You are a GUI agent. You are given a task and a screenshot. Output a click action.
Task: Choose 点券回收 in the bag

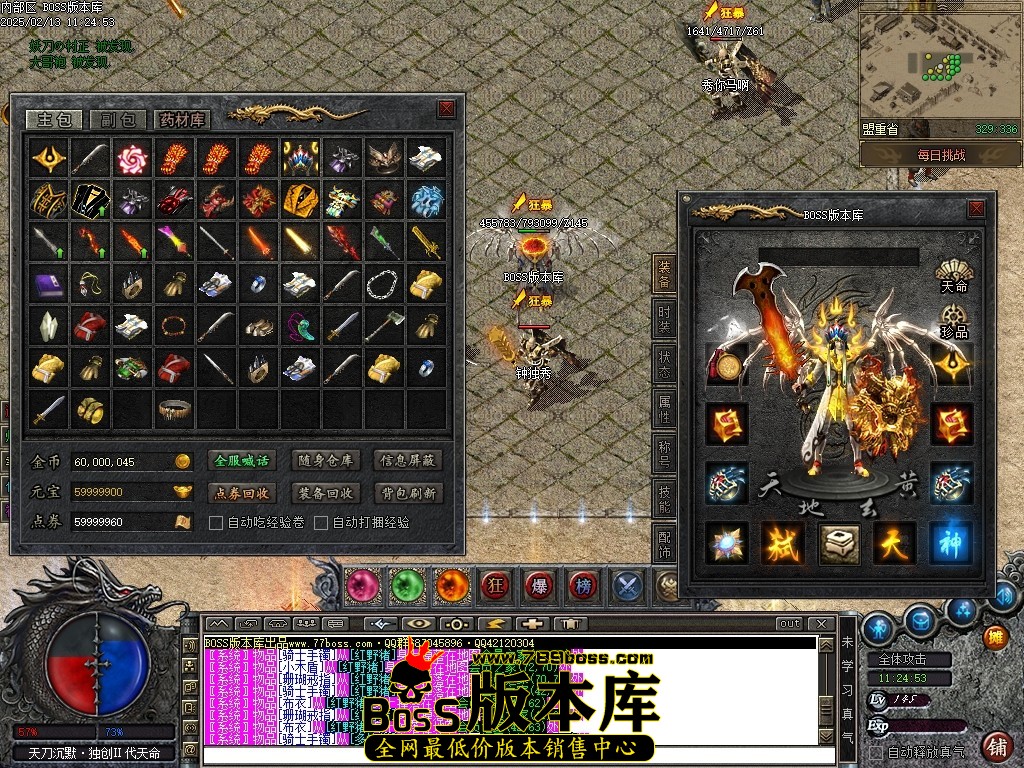pos(242,493)
